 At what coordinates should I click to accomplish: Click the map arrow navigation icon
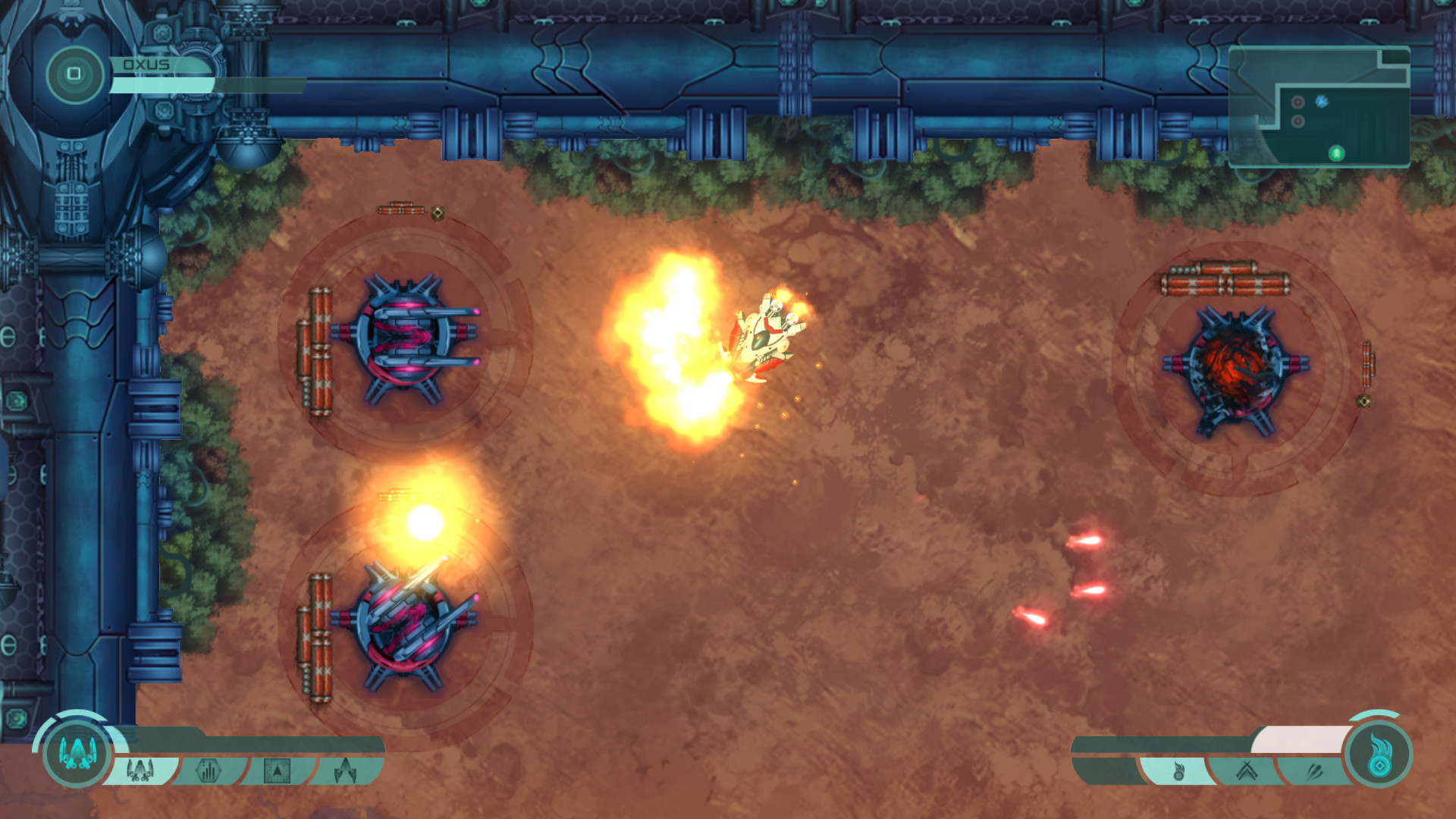pyautogui.click(x=278, y=770)
